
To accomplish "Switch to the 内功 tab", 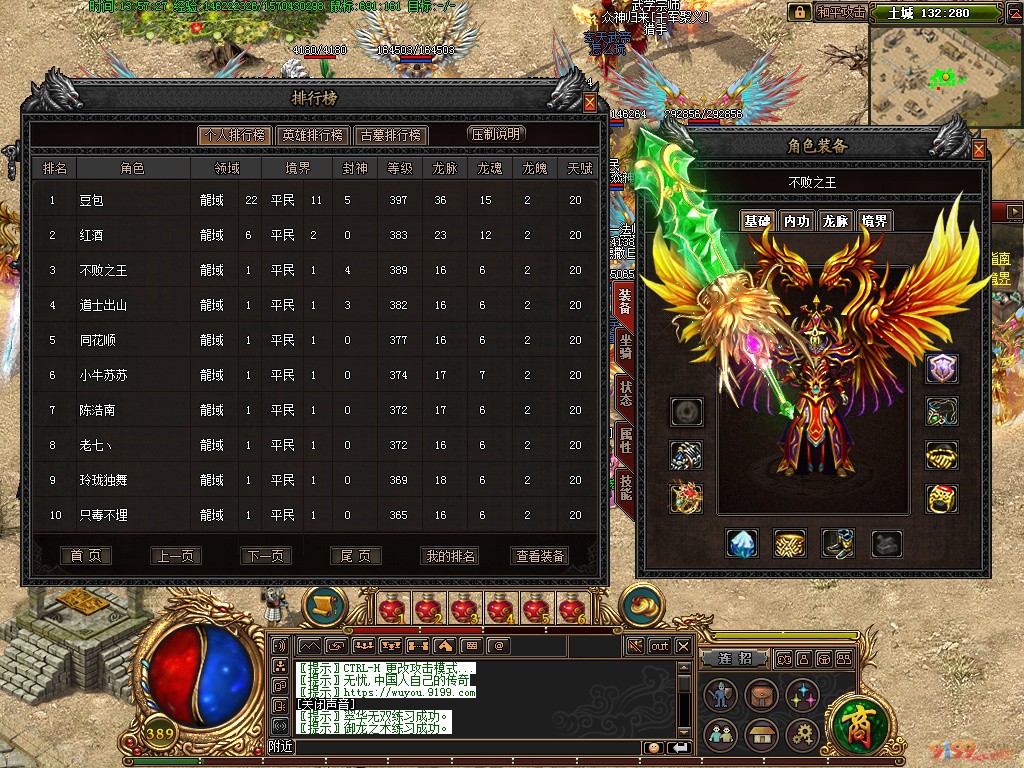I will point(796,221).
